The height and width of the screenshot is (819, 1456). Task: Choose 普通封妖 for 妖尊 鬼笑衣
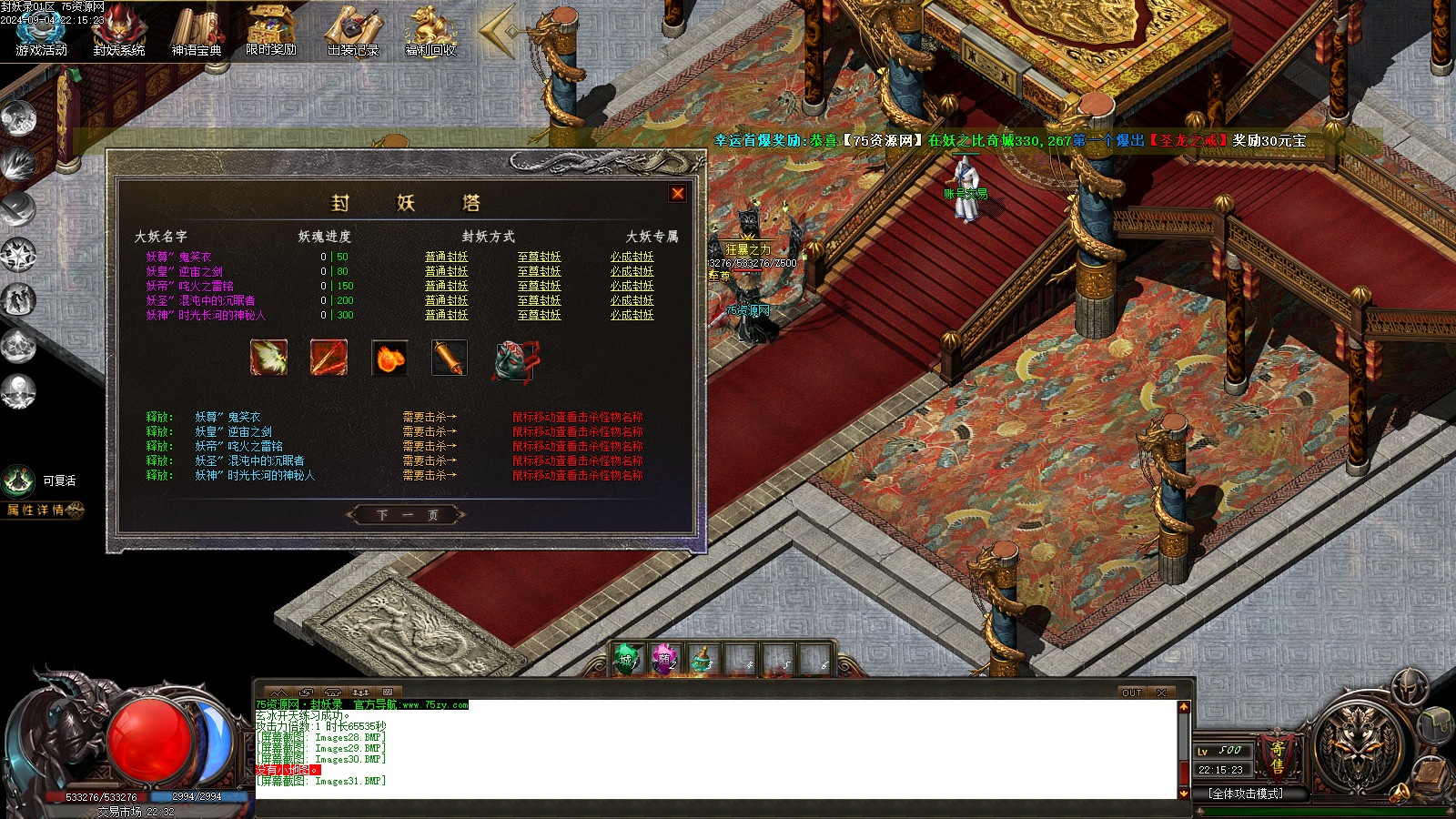446,257
